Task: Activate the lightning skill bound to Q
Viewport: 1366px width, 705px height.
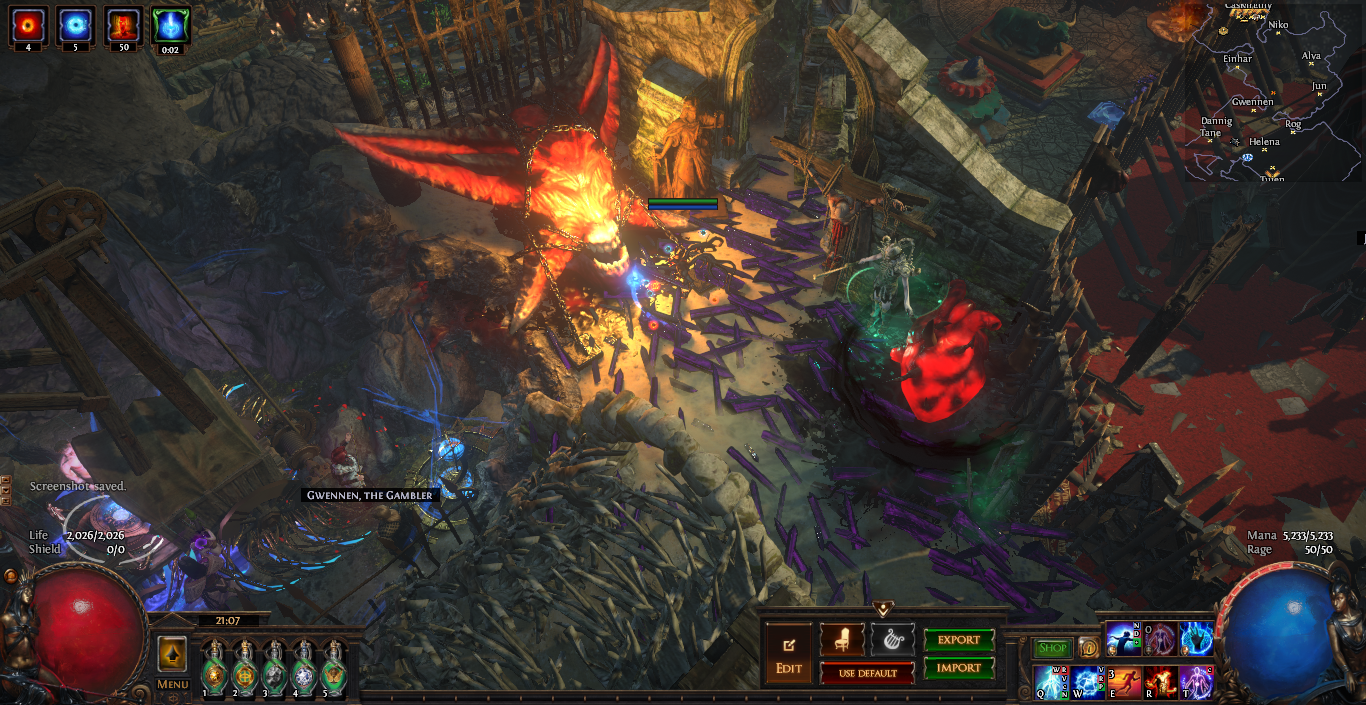Action: click(1050, 682)
